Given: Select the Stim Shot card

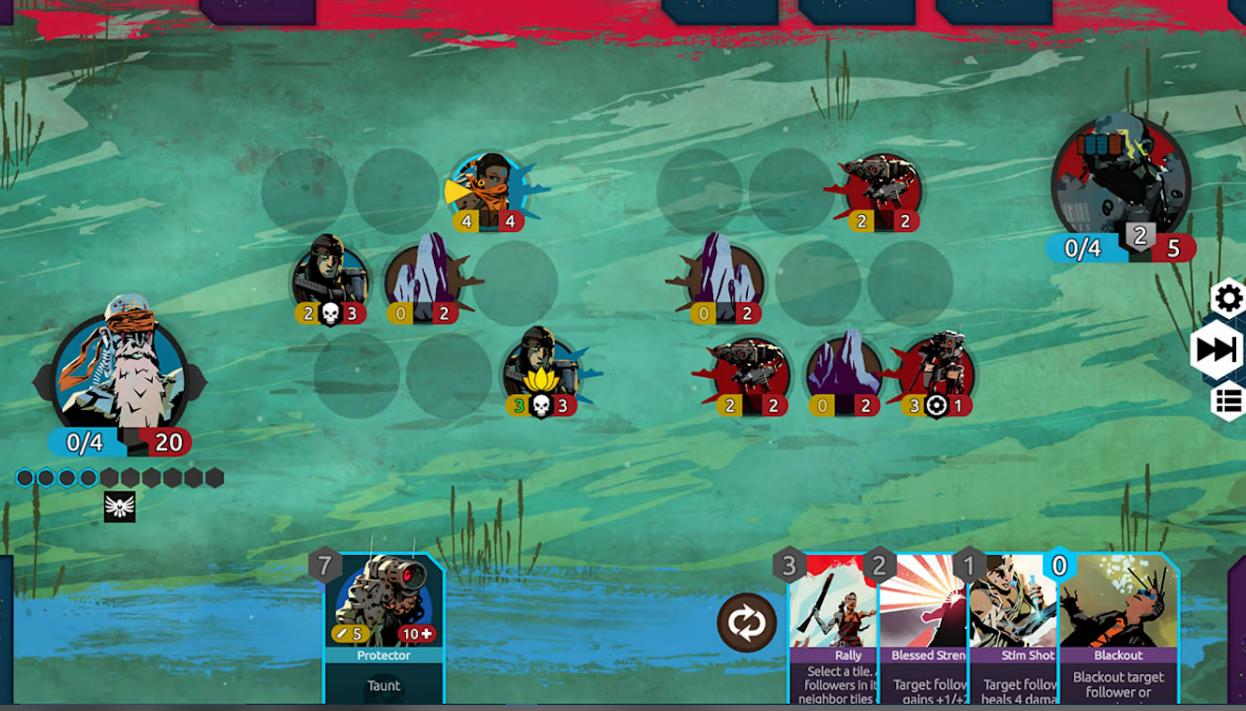Looking at the screenshot, I should tap(1012, 630).
